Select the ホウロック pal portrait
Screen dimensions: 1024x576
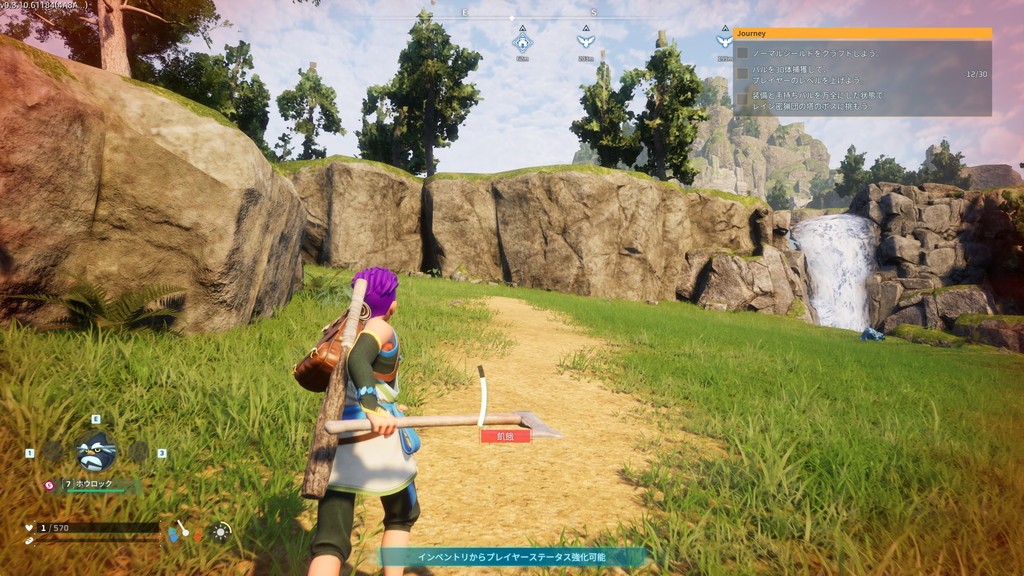96,452
